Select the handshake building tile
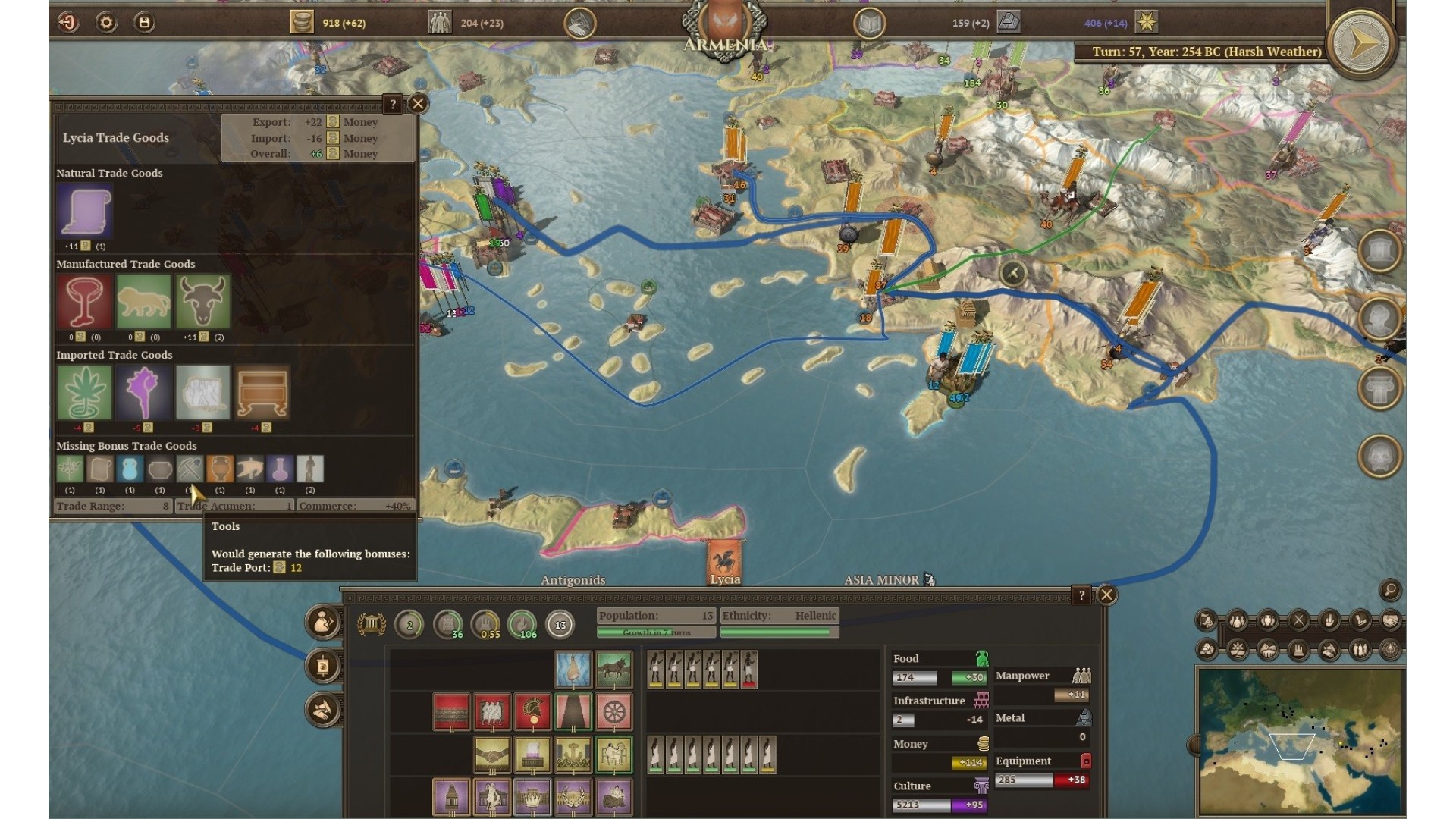 [x=492, y=755]
